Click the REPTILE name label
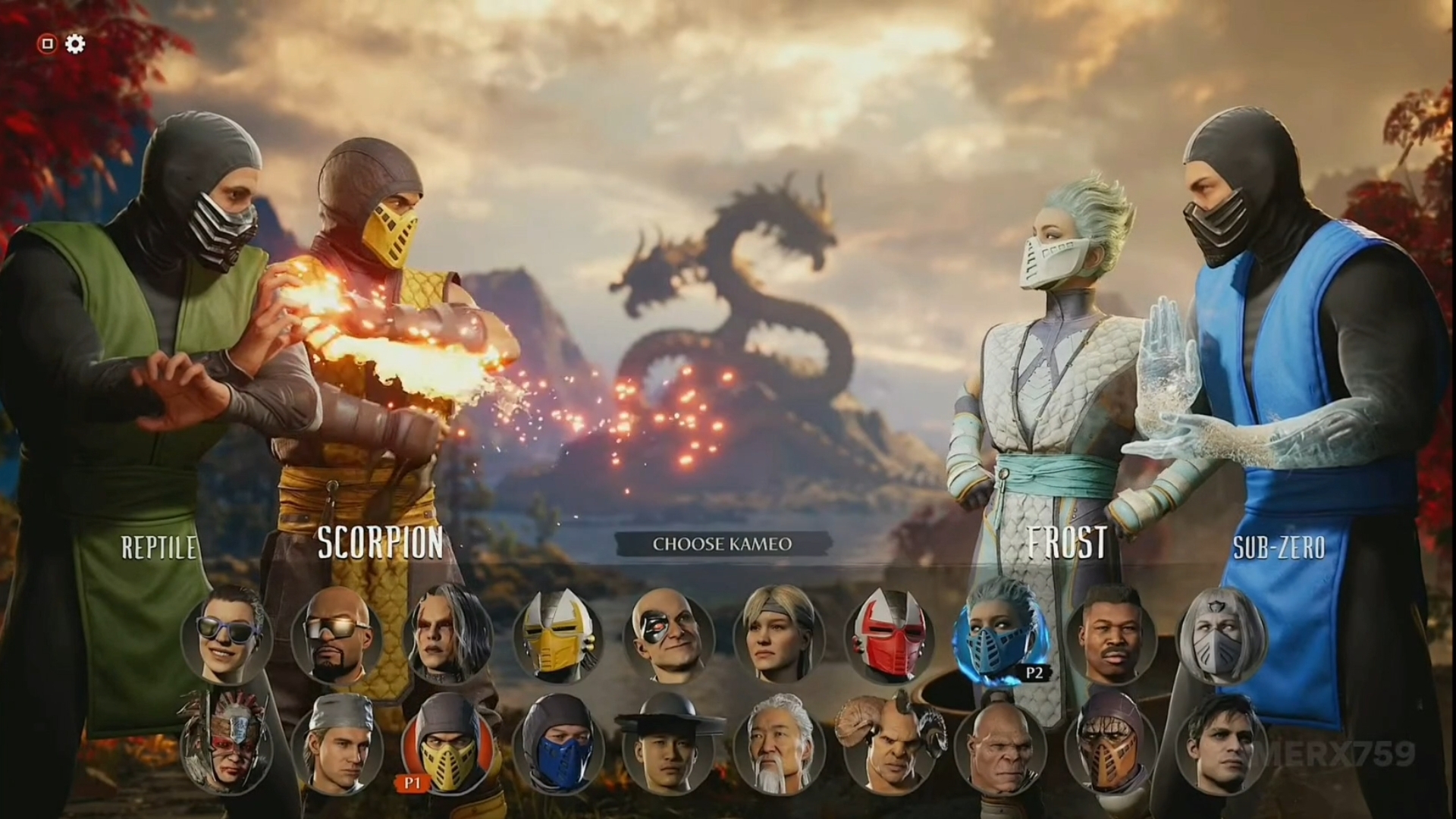This screenshot has width=1456, height=819. pos(158,544)
